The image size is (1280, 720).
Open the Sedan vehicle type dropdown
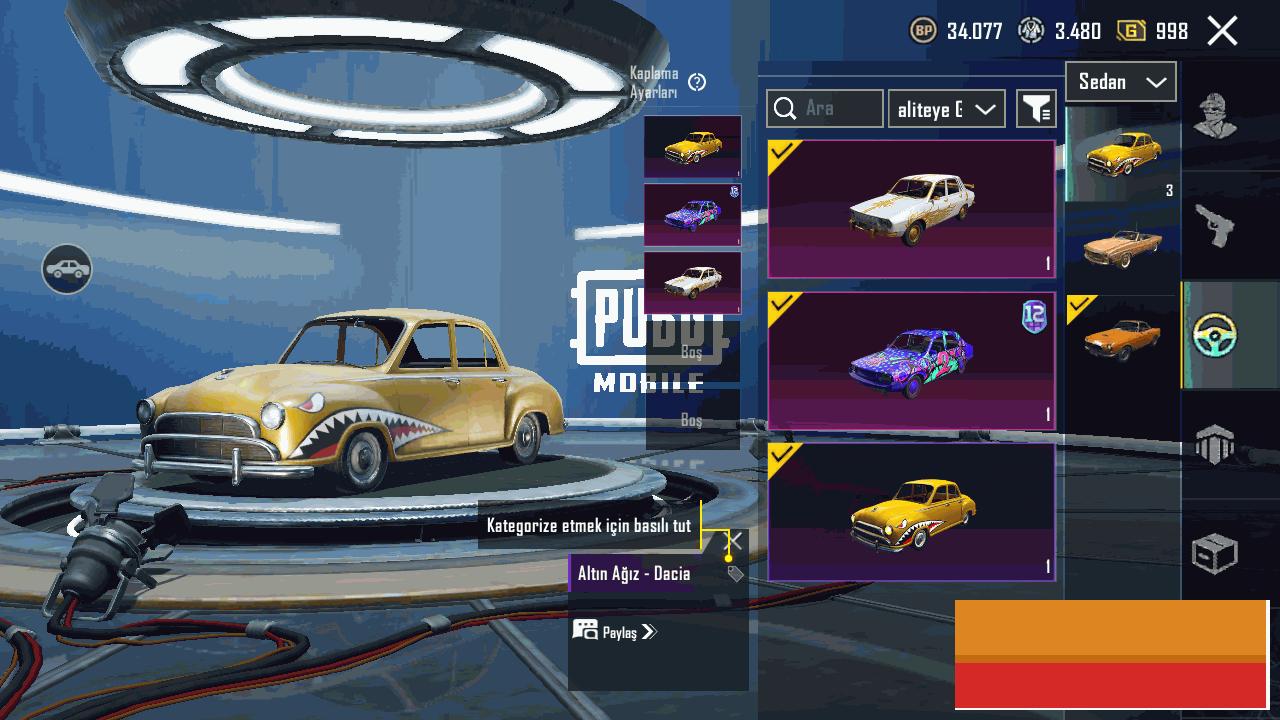(1121, 82)
